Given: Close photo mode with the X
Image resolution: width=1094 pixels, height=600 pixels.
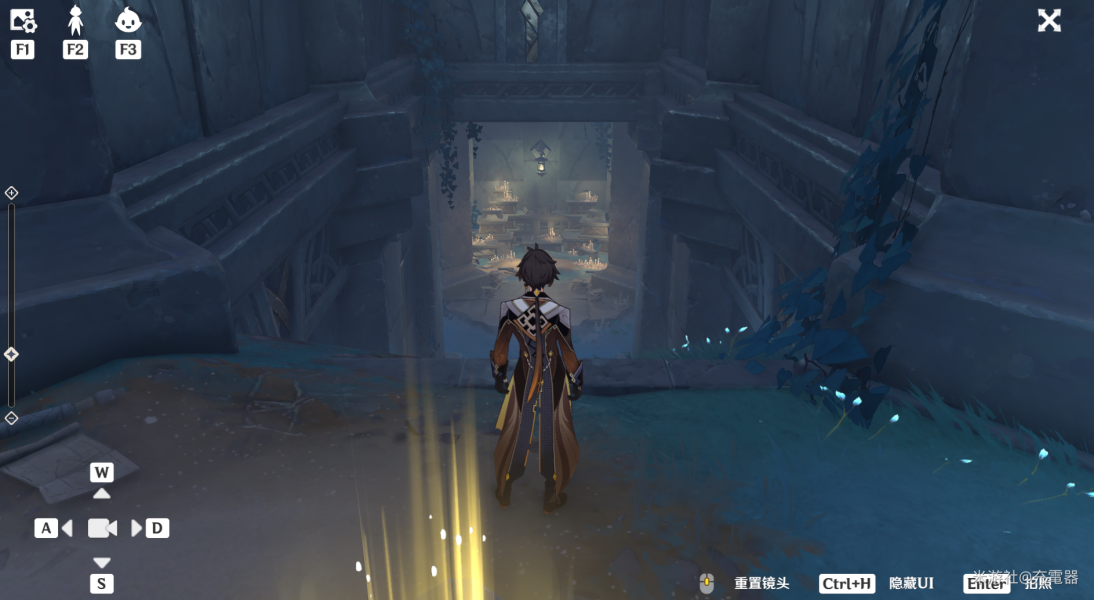Looking at the screenshot, I should (1049, 20).
